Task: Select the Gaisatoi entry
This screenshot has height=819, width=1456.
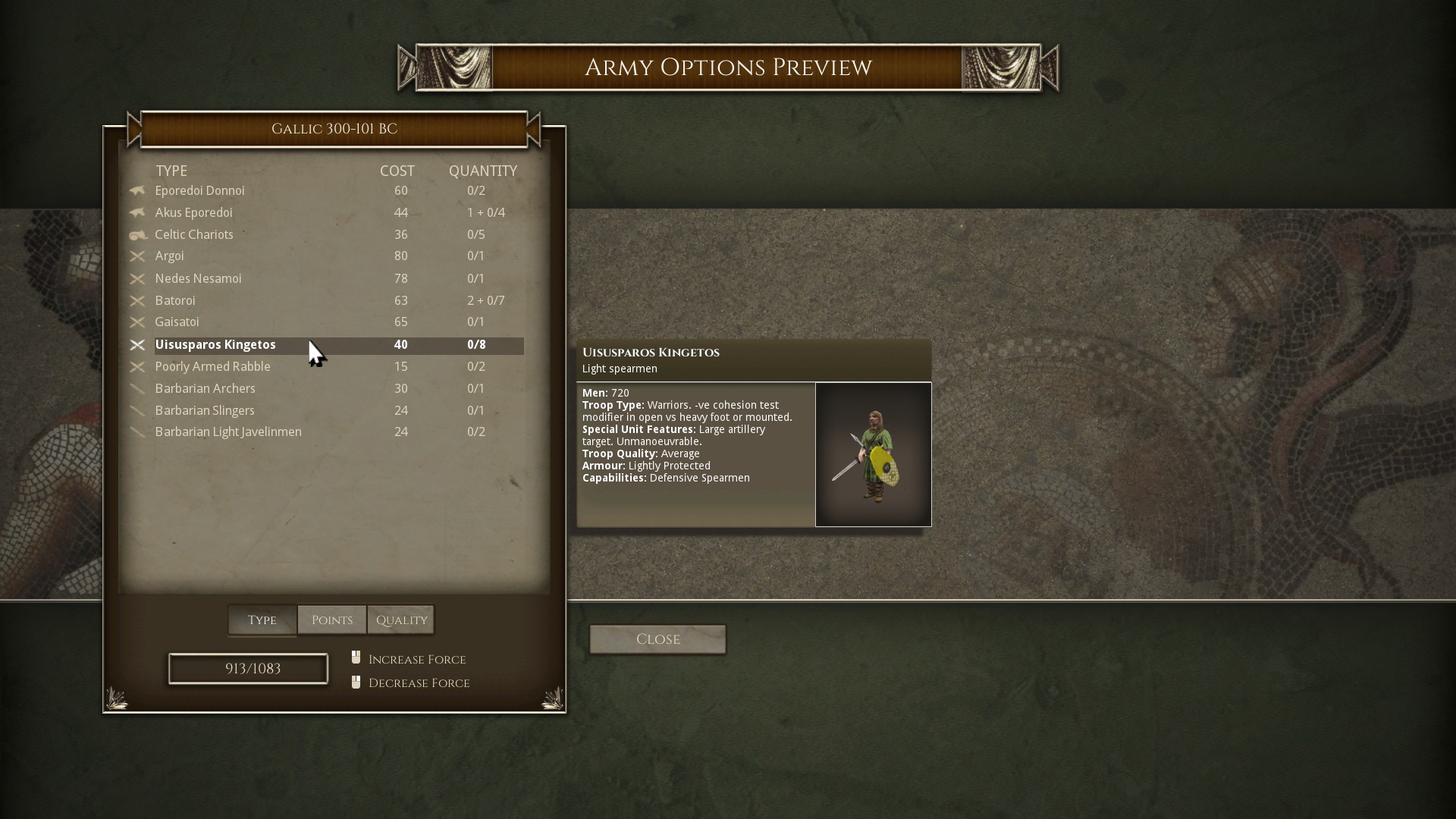Action: [177, 322]
